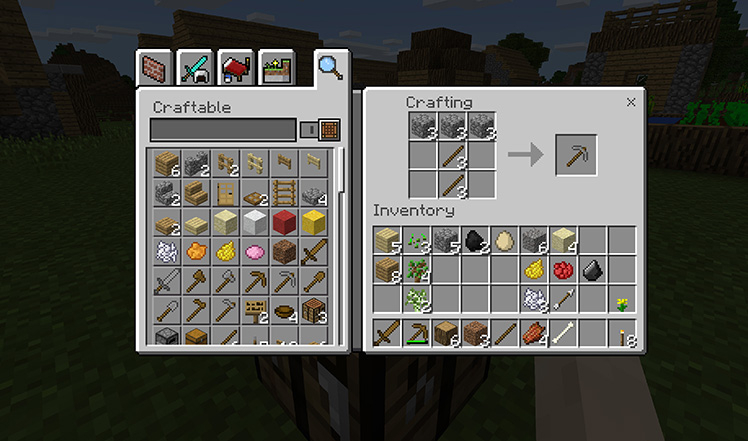The image size is (748, 441).
Task: Choose the wooden door recipe
Action: (x=226, y=192)
